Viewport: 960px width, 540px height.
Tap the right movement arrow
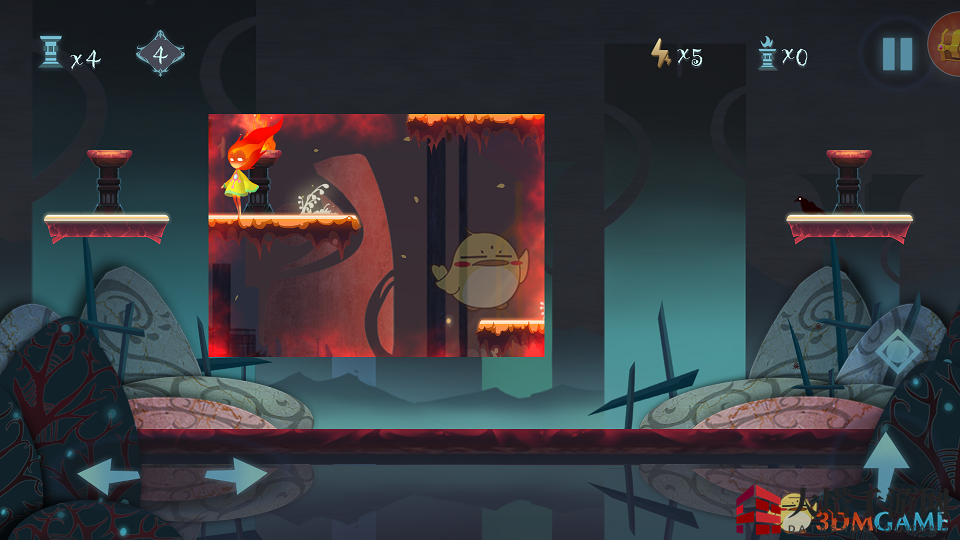click(238, 476)
